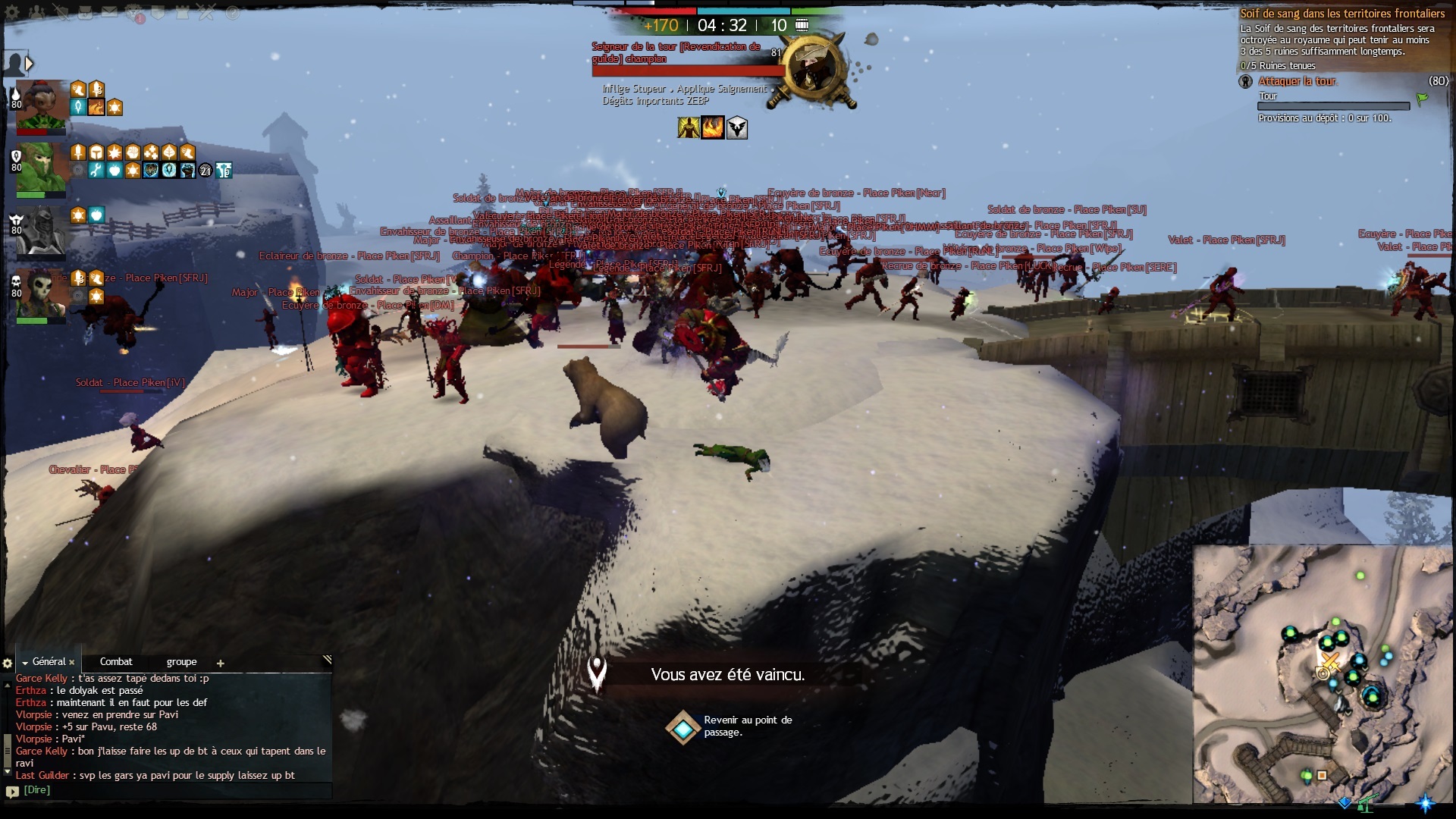Open mail envelope icon

(110, 12)
